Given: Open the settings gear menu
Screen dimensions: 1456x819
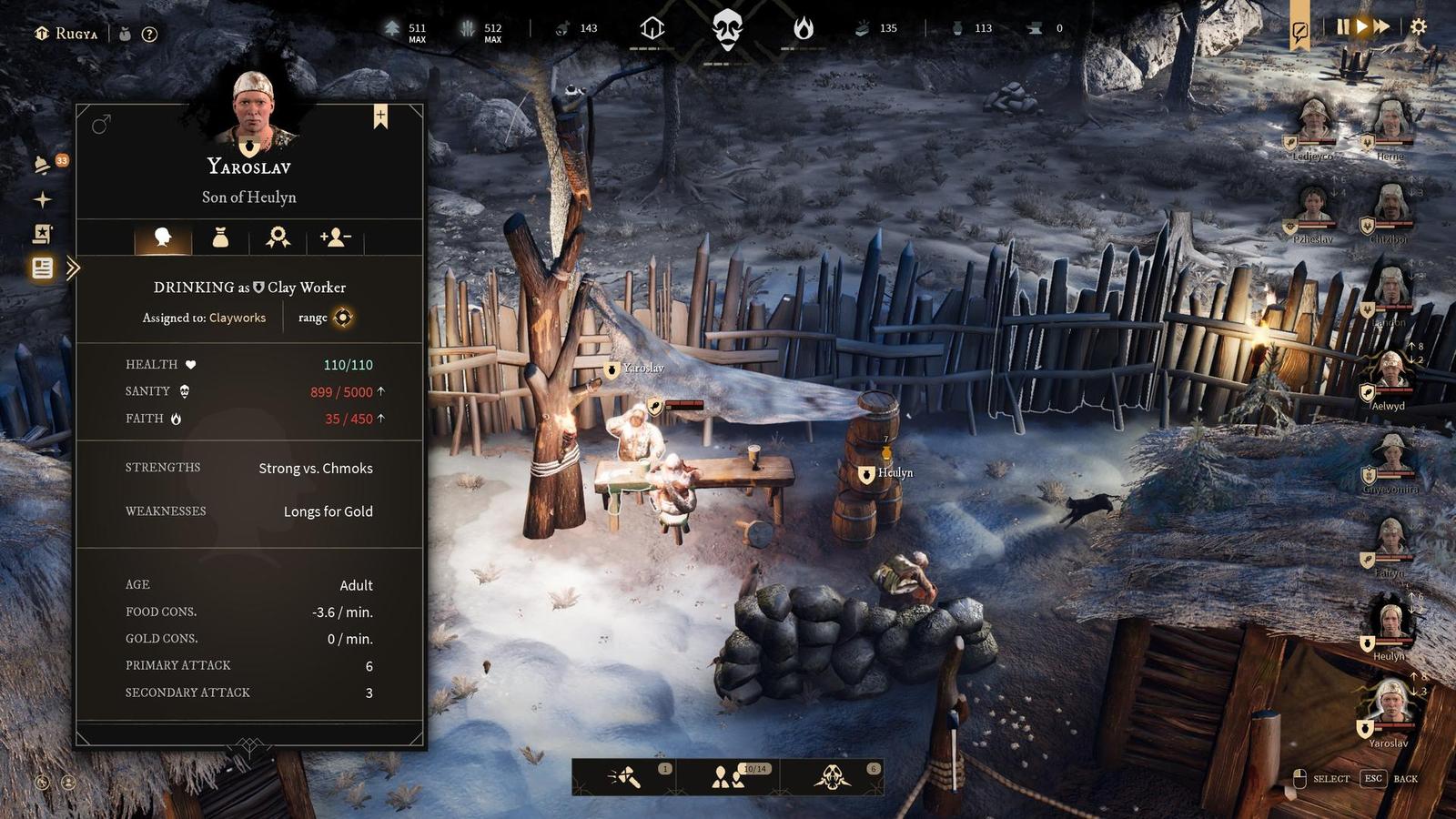Looking at the screenshot, I should [x=1418, y=27].
